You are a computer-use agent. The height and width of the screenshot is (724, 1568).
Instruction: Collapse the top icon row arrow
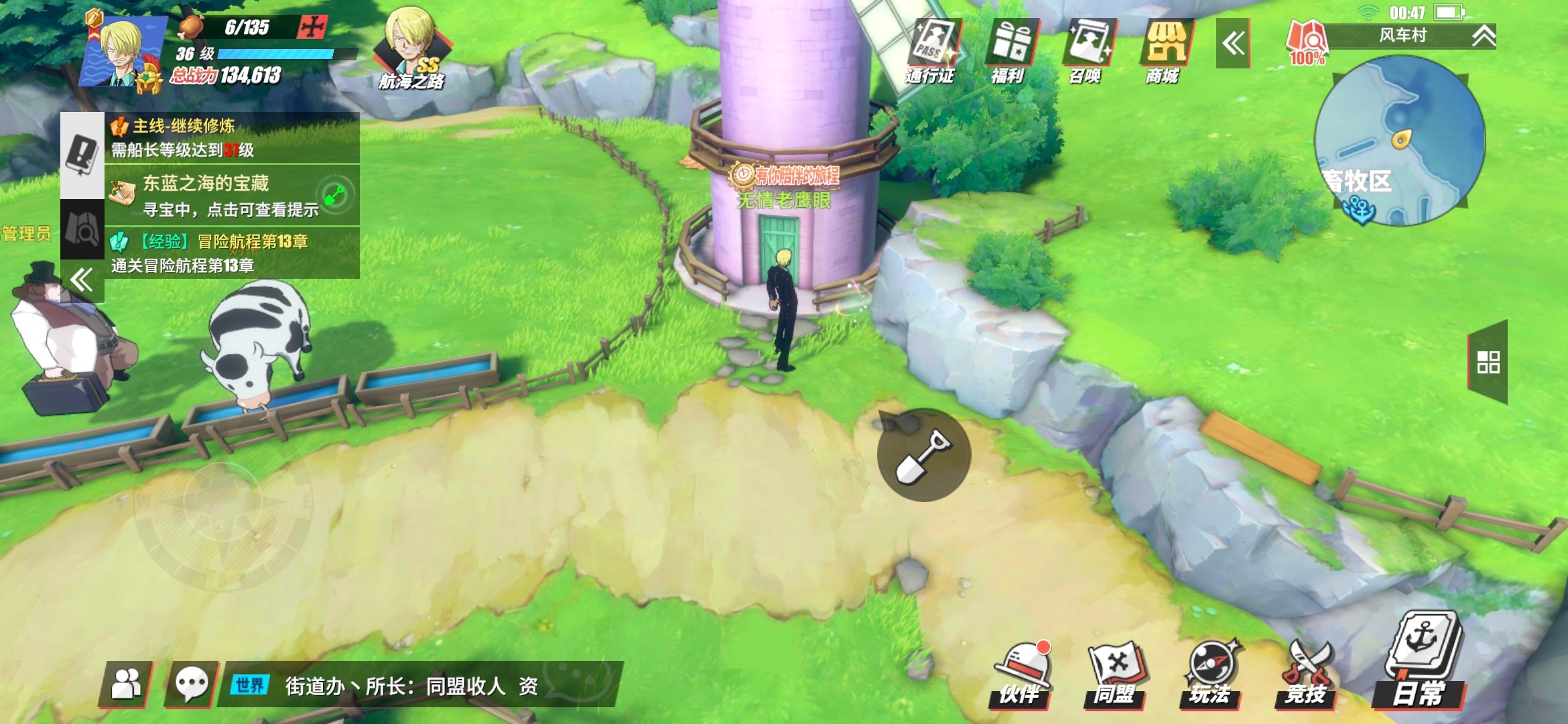click(x=1233, y=44)
